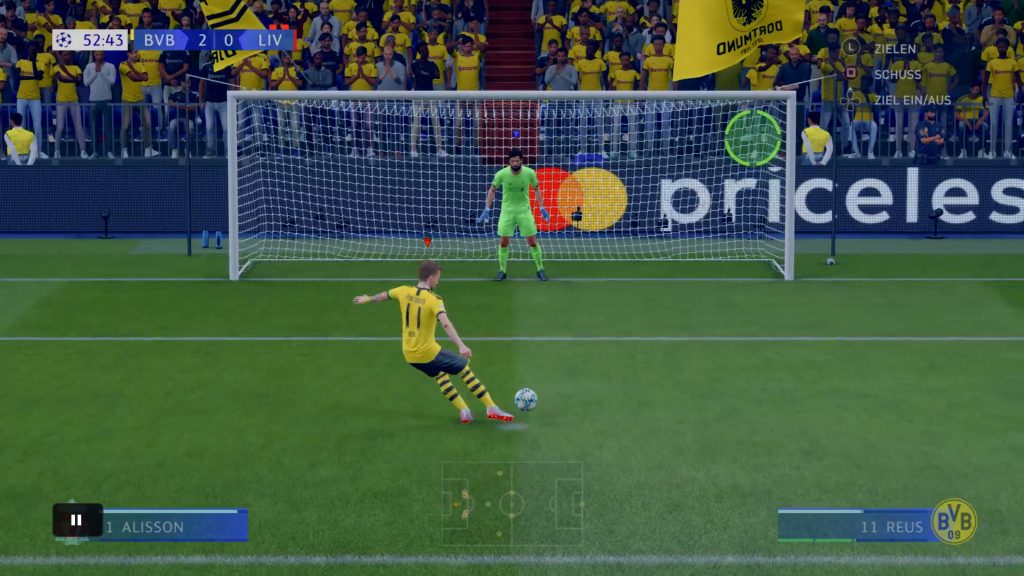Click the pause button overlay

coord(77,520)
